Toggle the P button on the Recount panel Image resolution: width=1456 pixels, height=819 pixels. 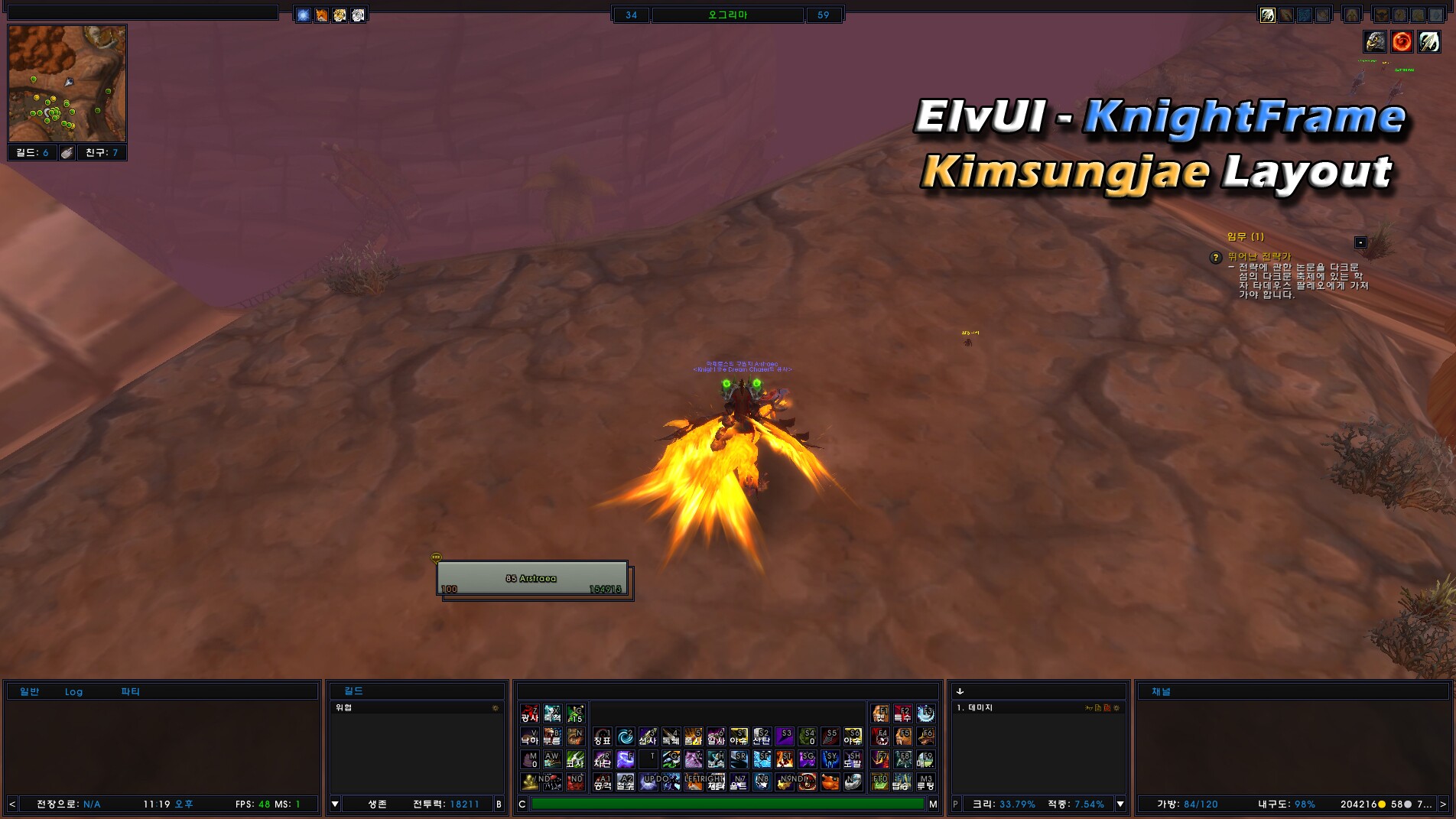tap(954, 804)
